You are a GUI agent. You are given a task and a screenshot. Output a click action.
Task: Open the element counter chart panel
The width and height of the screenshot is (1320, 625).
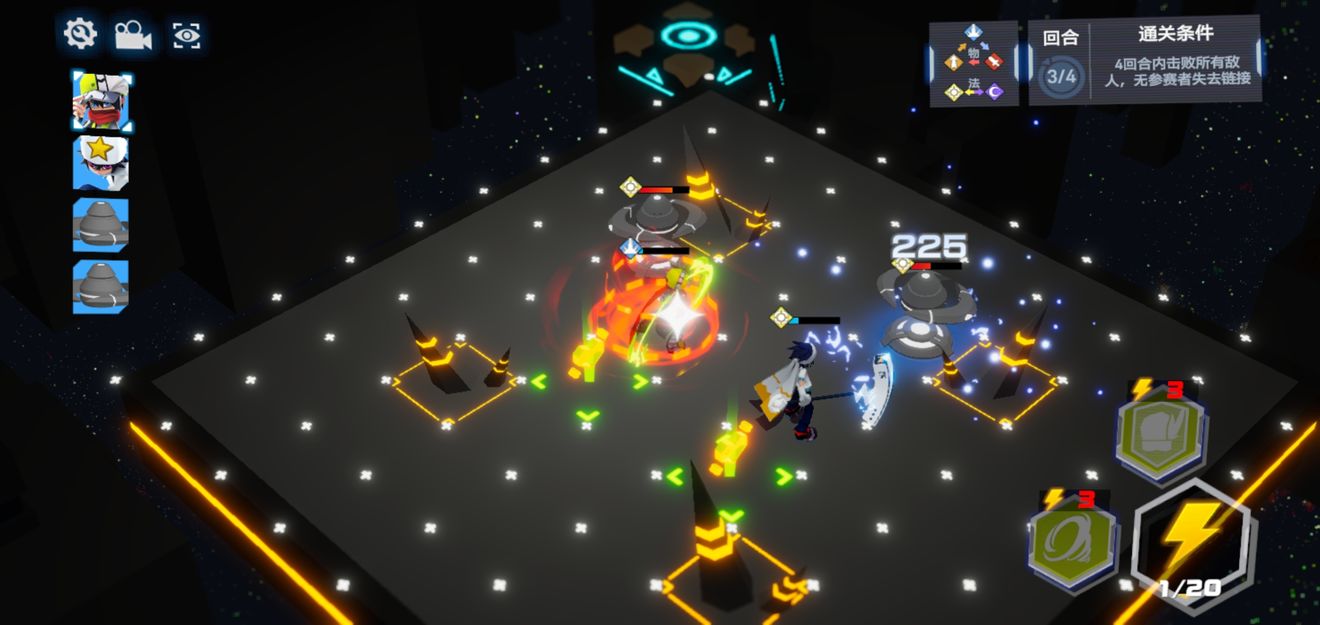coord(974,64)
